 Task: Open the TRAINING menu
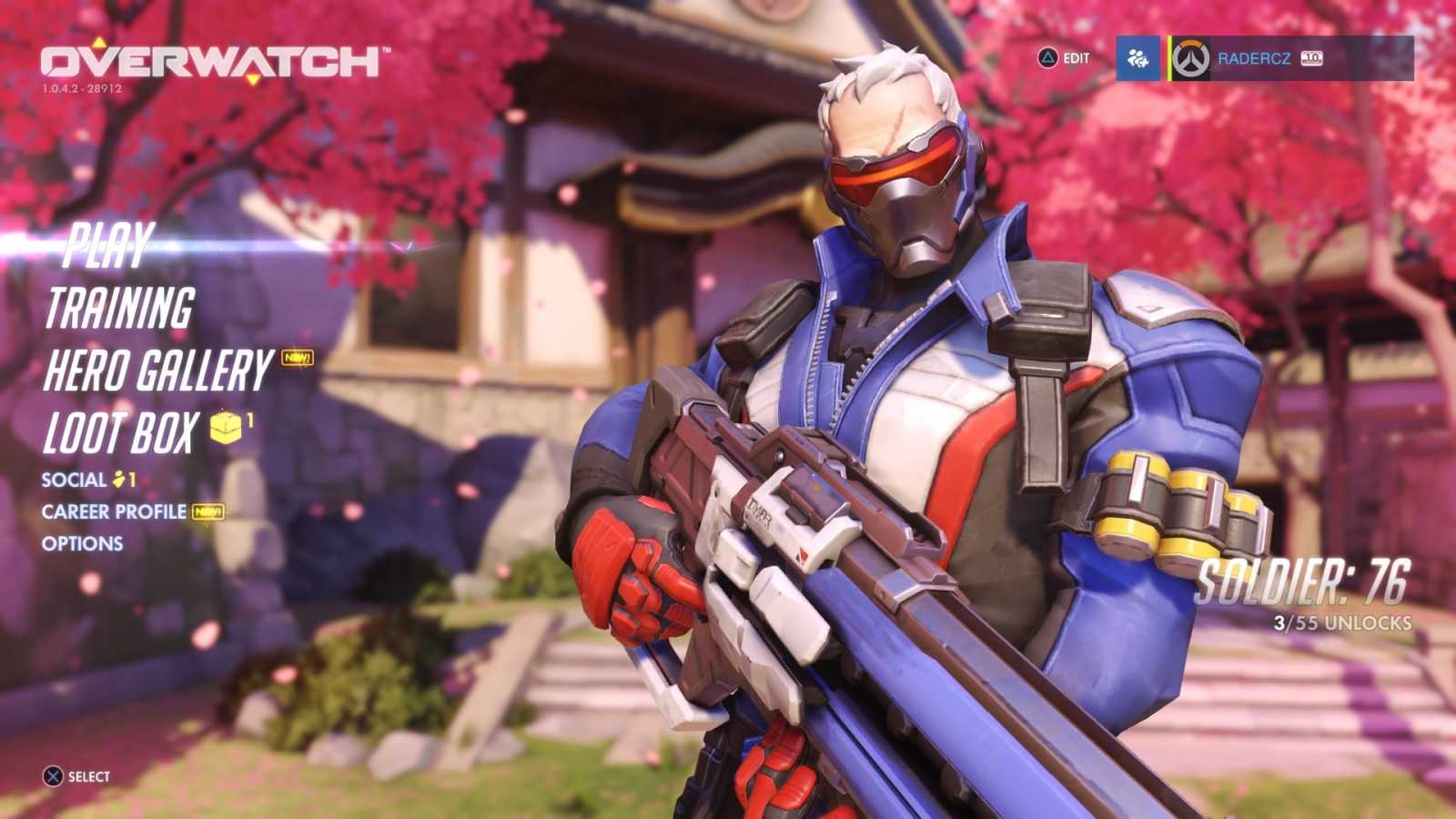[123, 307]
